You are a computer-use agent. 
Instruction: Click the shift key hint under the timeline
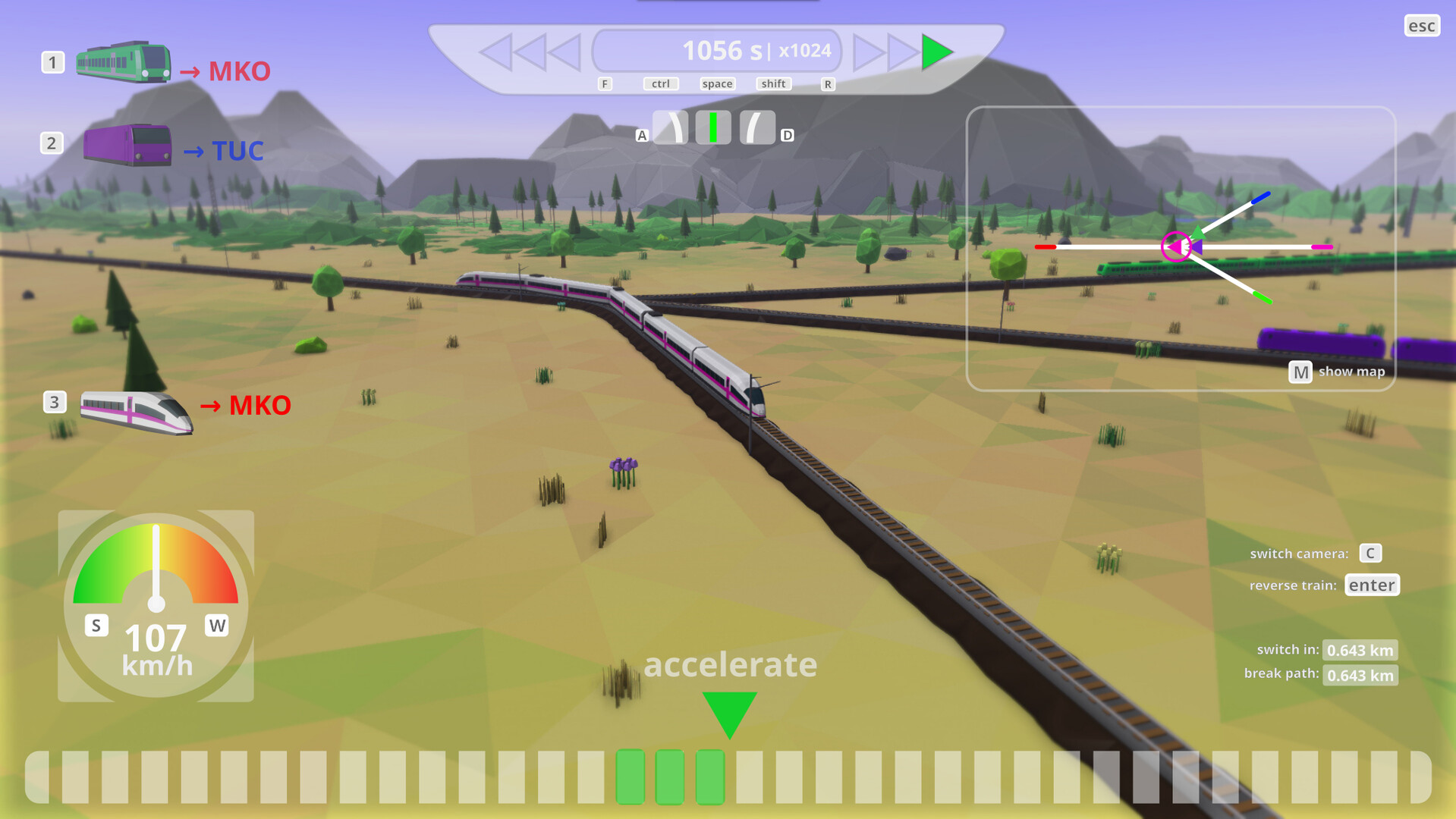click(x=772, y=83)
